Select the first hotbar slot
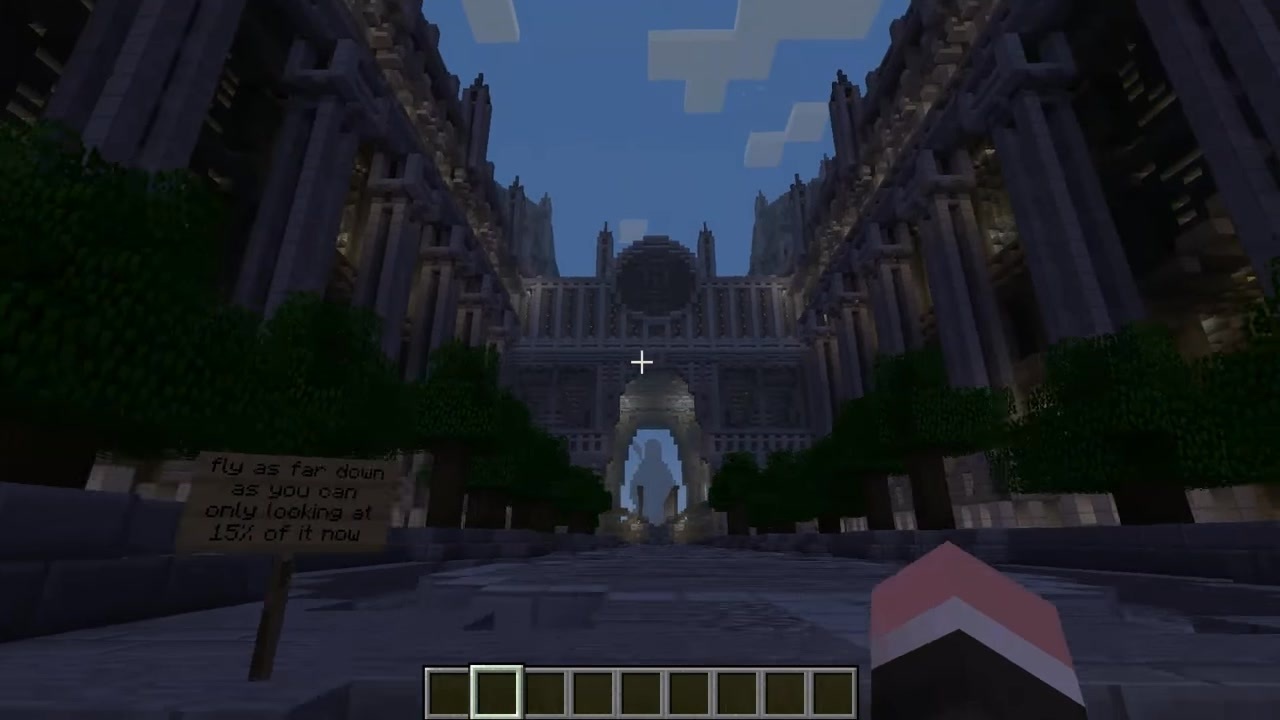 pos(447,688)
